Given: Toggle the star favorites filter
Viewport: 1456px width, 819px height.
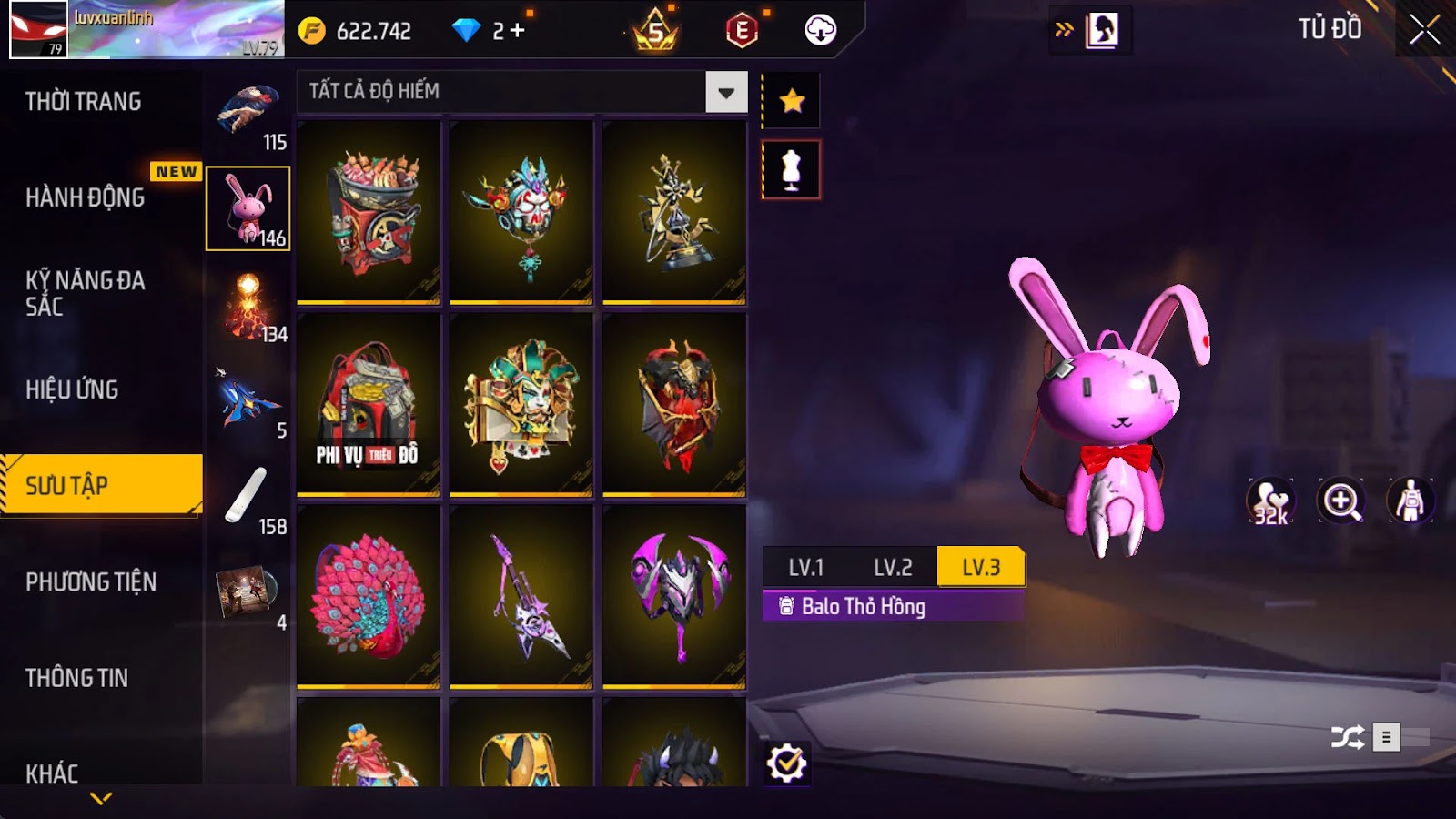Looking at the screenshot, I should click(792, 100).
